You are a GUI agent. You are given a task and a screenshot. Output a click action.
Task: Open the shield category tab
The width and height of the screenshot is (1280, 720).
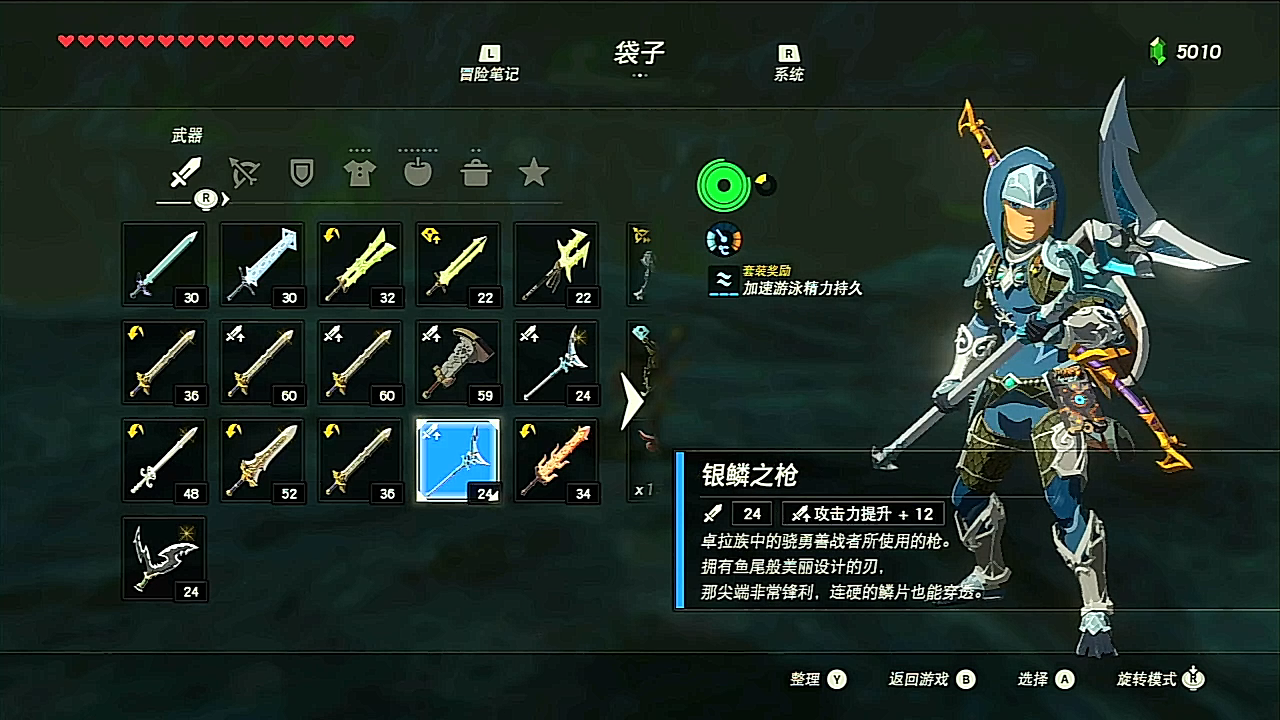coord(301,173)
